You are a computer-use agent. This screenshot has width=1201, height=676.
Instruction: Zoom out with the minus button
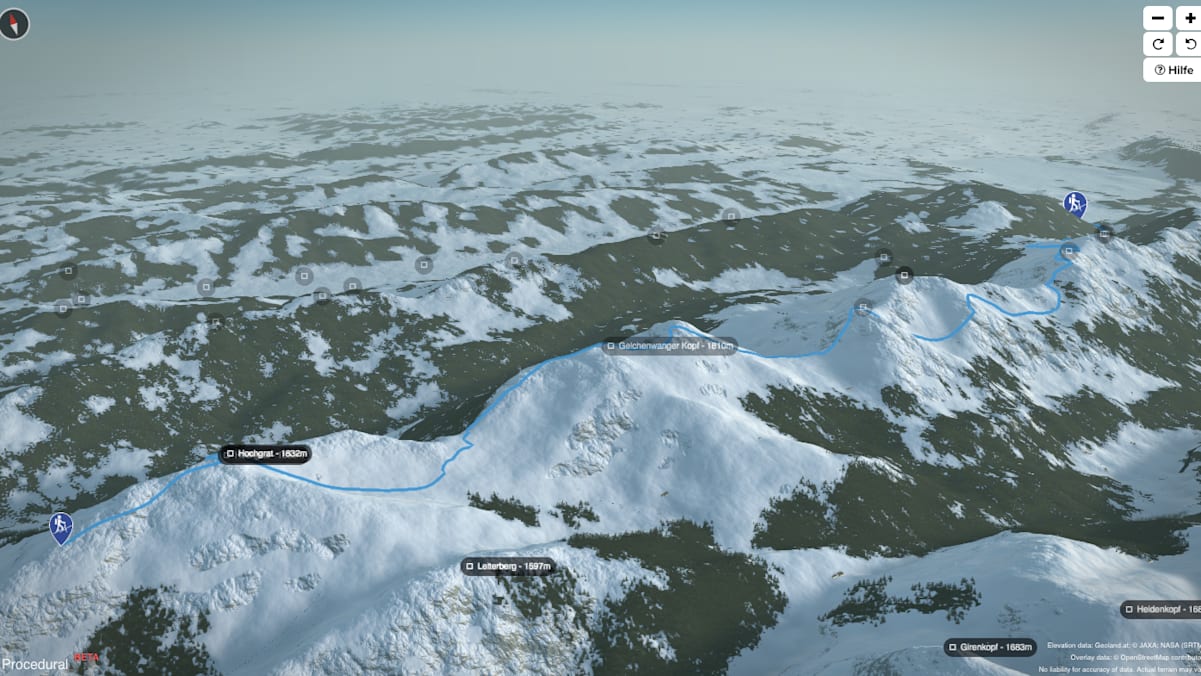(1158, 18)
